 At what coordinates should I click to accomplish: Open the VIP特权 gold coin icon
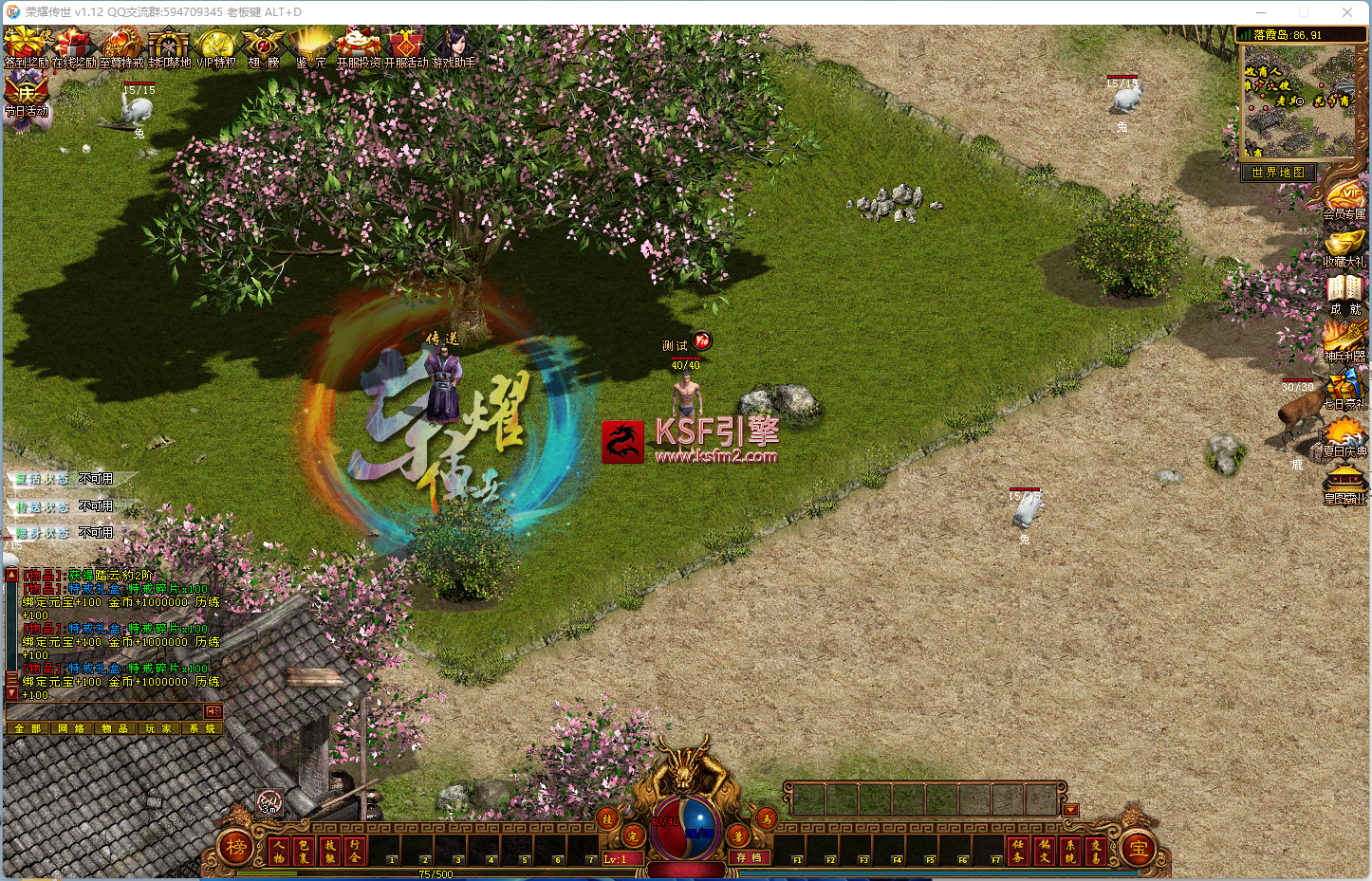(x=215, y=46)
